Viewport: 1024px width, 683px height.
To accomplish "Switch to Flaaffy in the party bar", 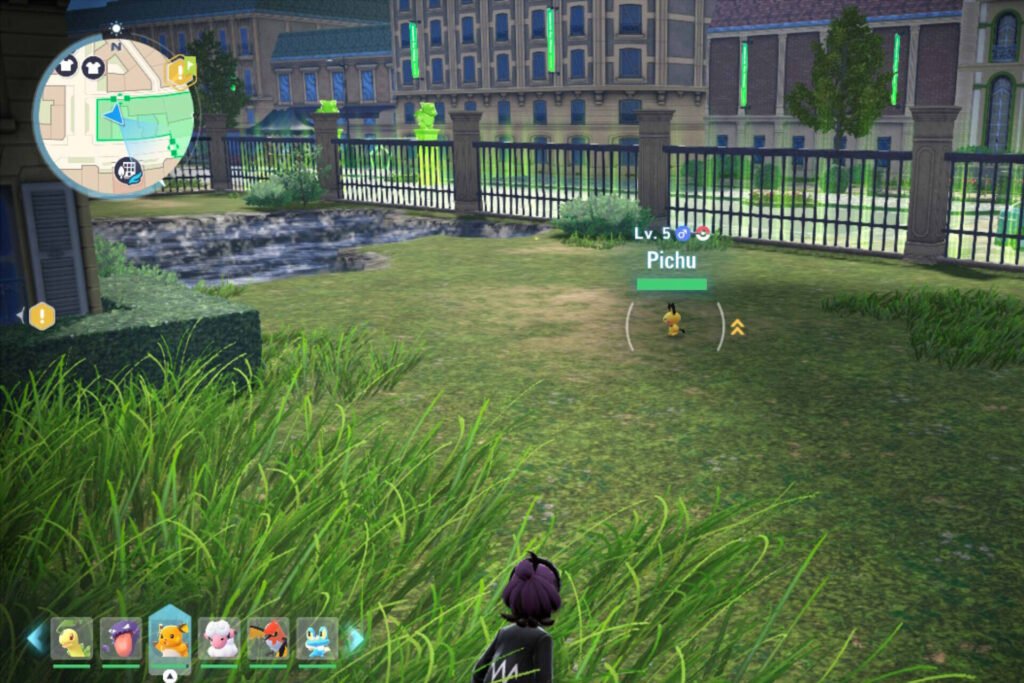I will 219,638.
